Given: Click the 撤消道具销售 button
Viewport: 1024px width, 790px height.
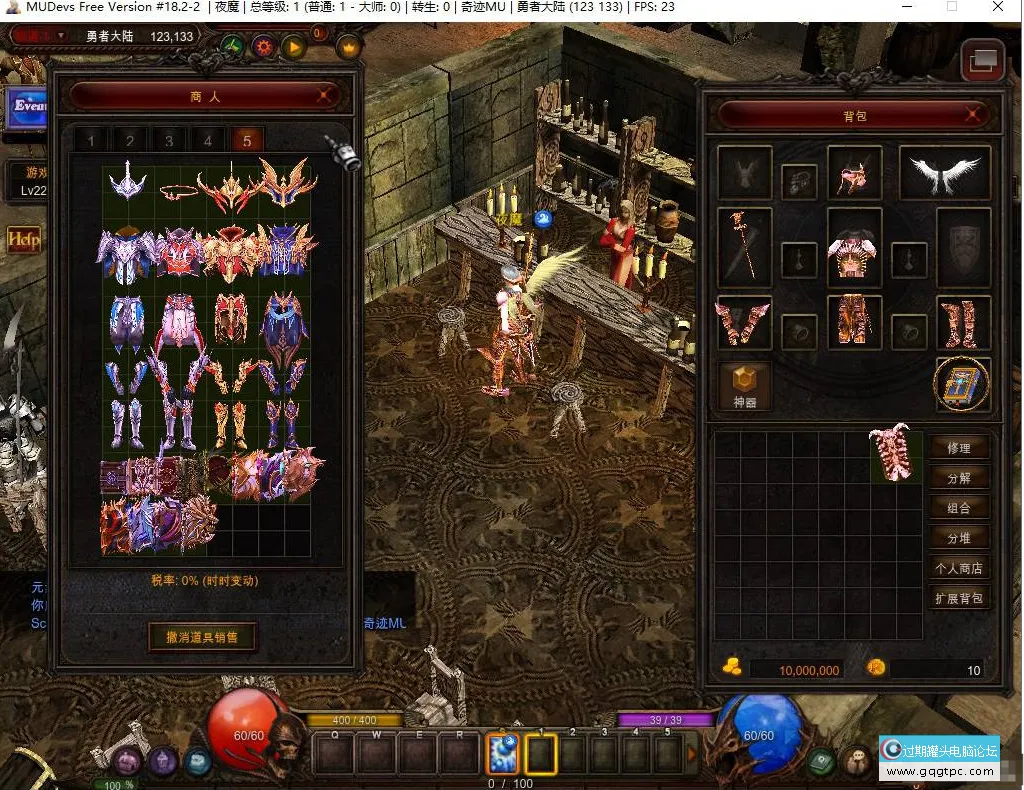Looking at the screenshot, I should (x=202, y=637).
